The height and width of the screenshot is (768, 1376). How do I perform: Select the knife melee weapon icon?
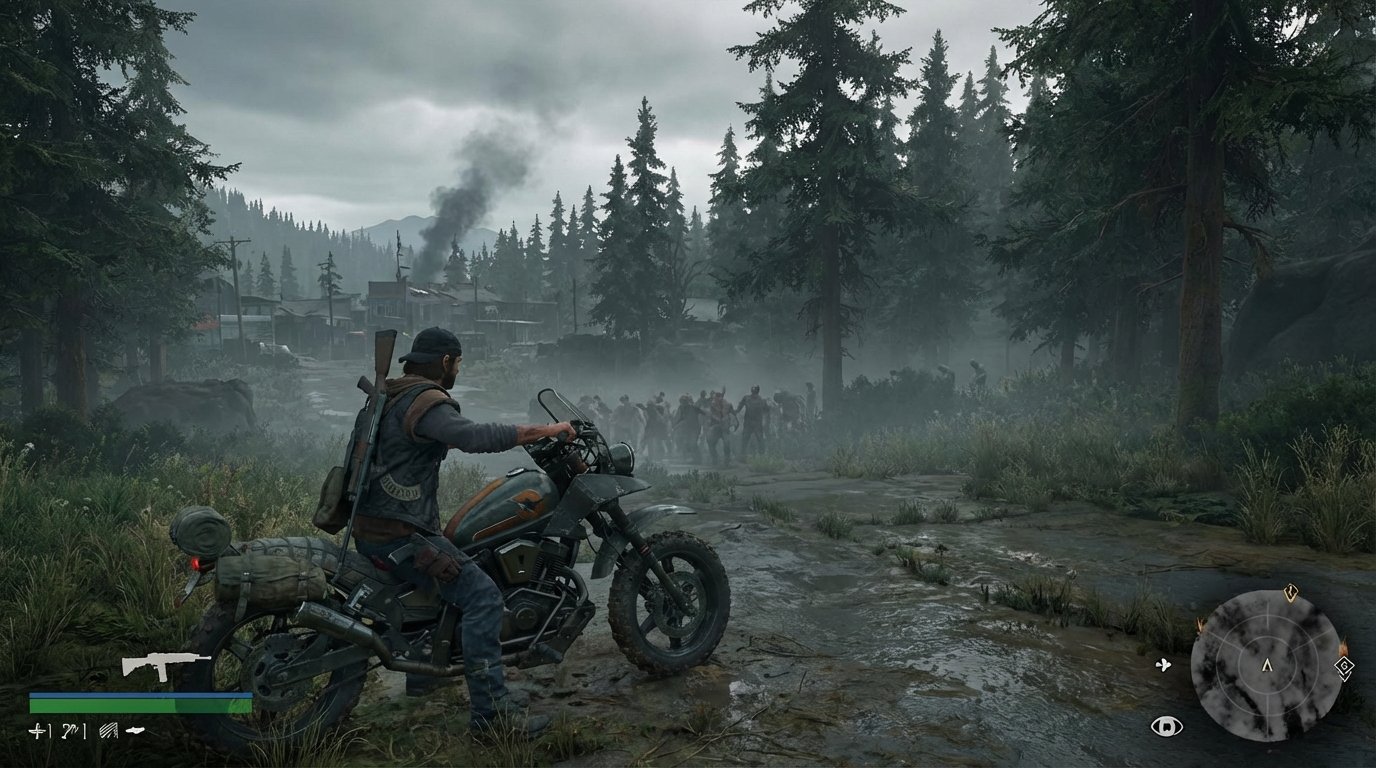(x=134, y=729)
